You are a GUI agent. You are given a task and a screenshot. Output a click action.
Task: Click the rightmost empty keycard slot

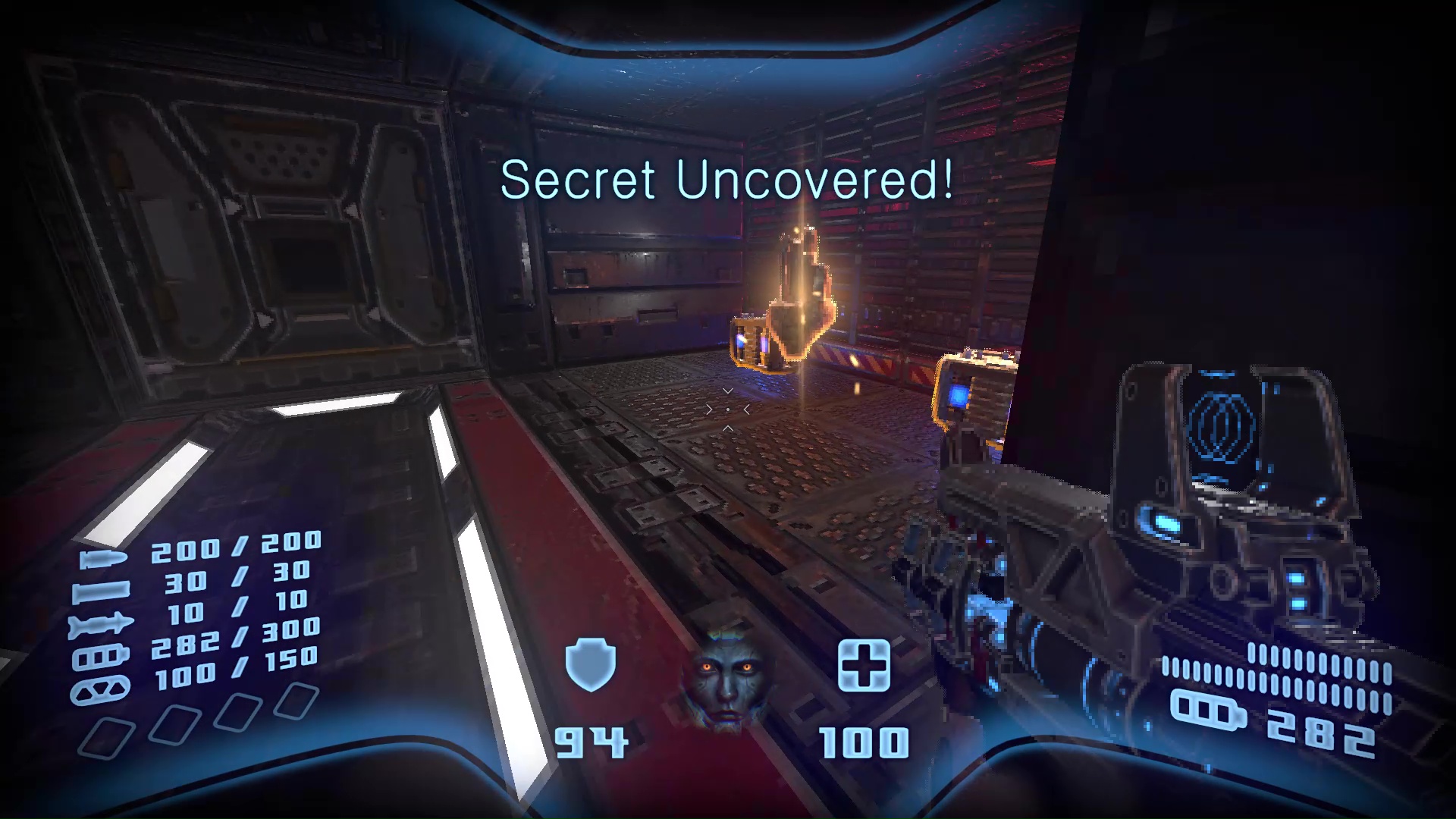(297, 699)
